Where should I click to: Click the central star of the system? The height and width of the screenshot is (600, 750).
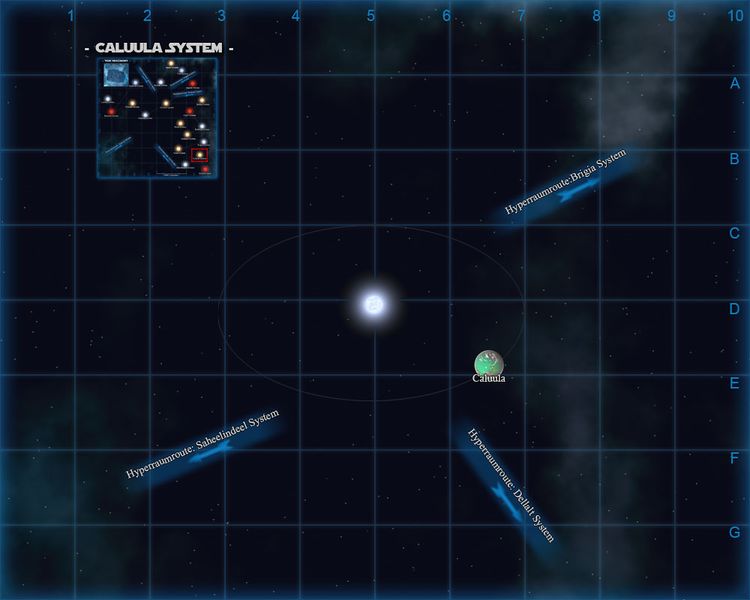(373, 303)
